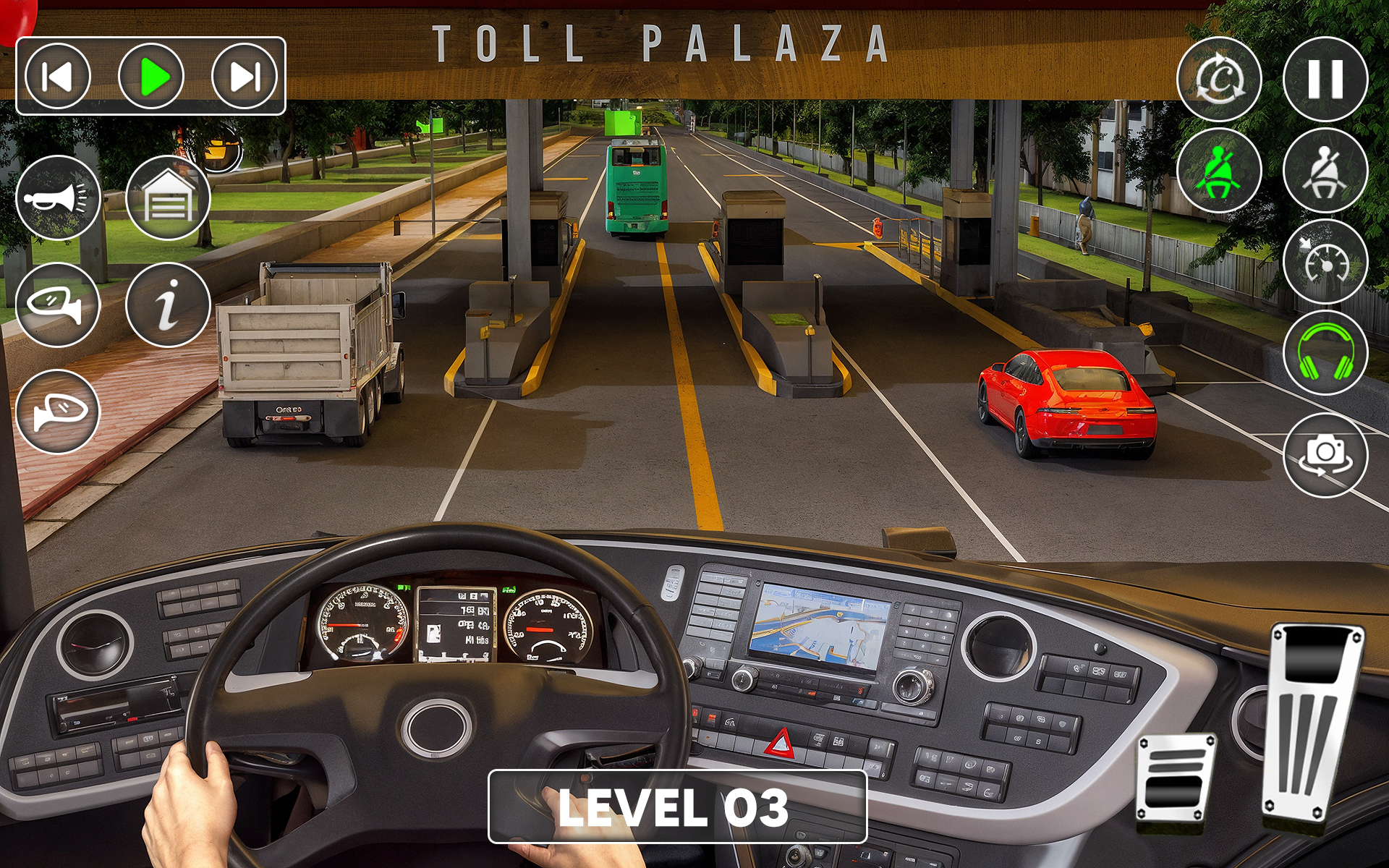Pause the game

click(1325, 79)
